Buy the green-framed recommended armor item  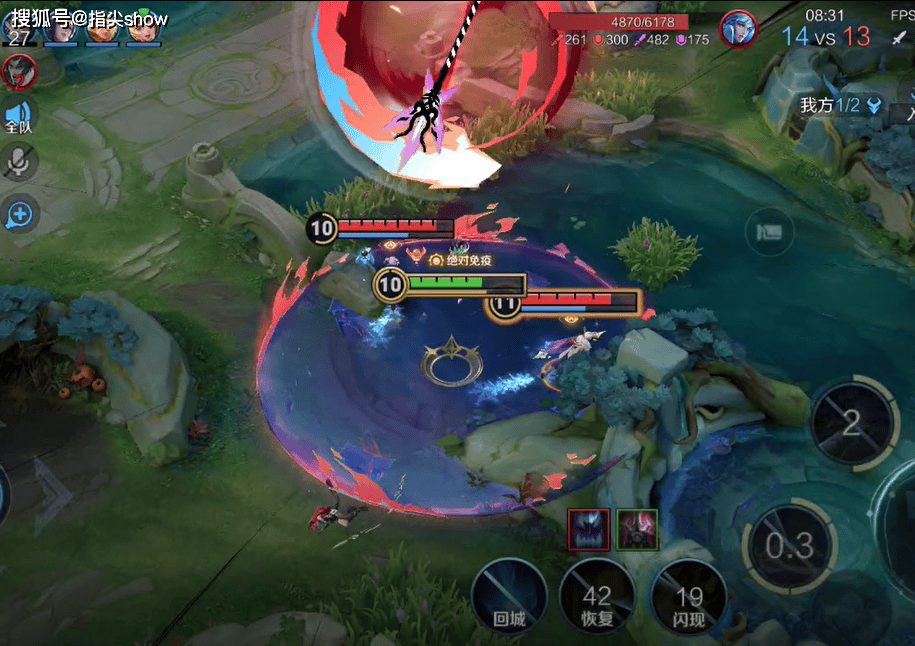click(x=637, y=529)
